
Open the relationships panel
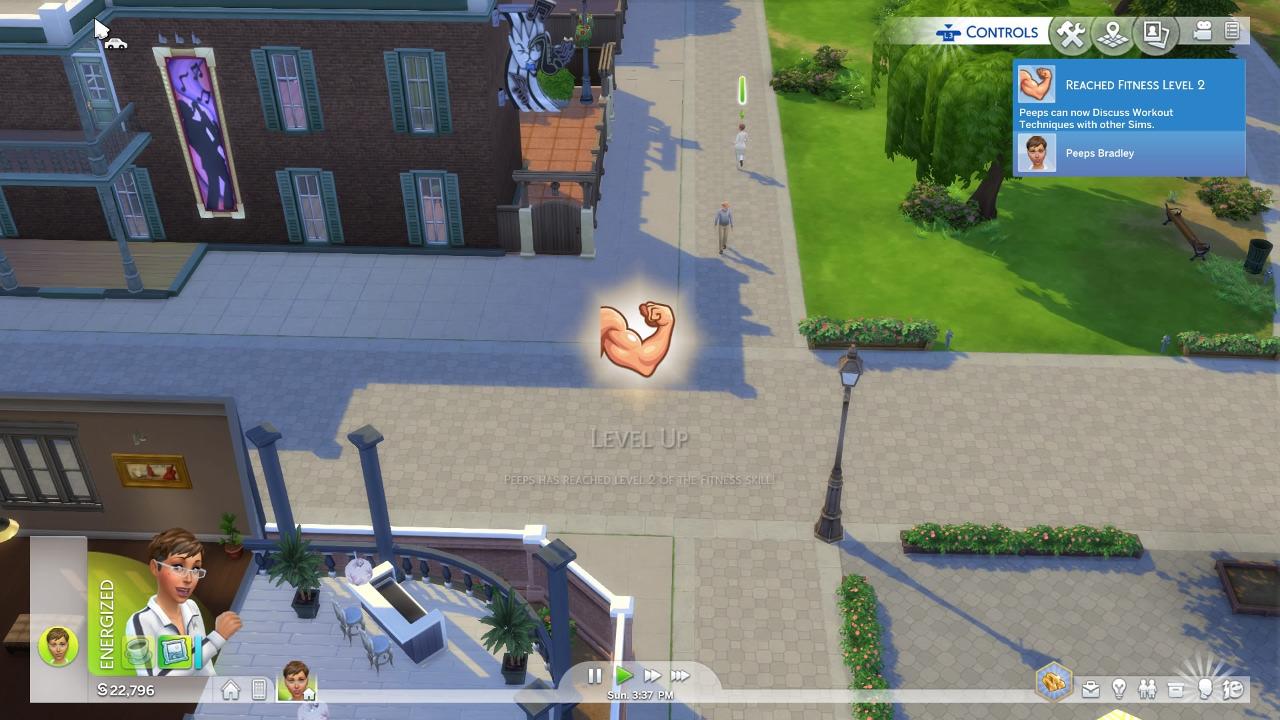click(x=1147, y=689)
